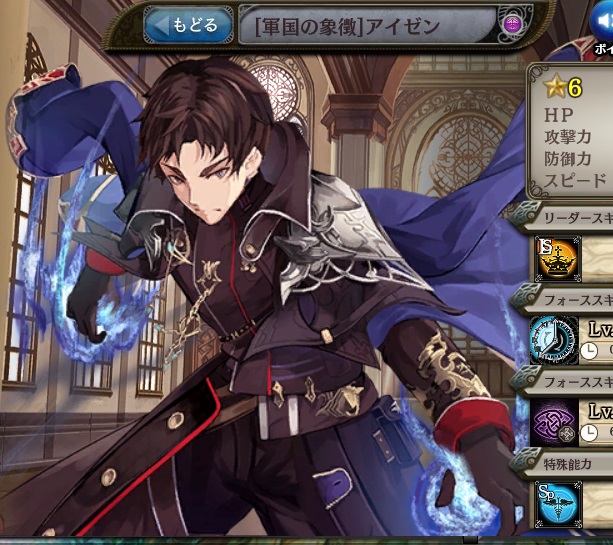View the blue clock-dial force skill icon
This screenshot has height=545, width=613.
click(554, 340)
